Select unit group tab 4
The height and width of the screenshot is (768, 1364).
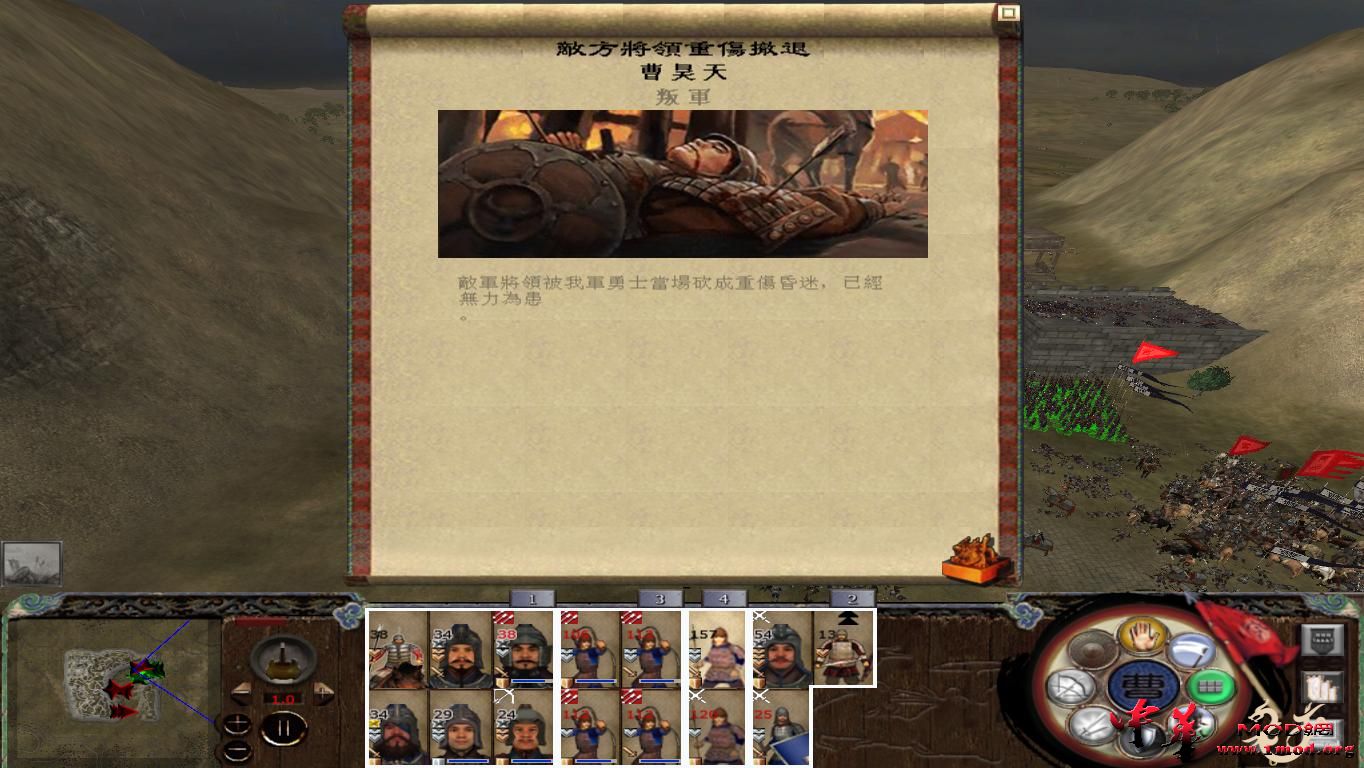[x=724, y=597]
